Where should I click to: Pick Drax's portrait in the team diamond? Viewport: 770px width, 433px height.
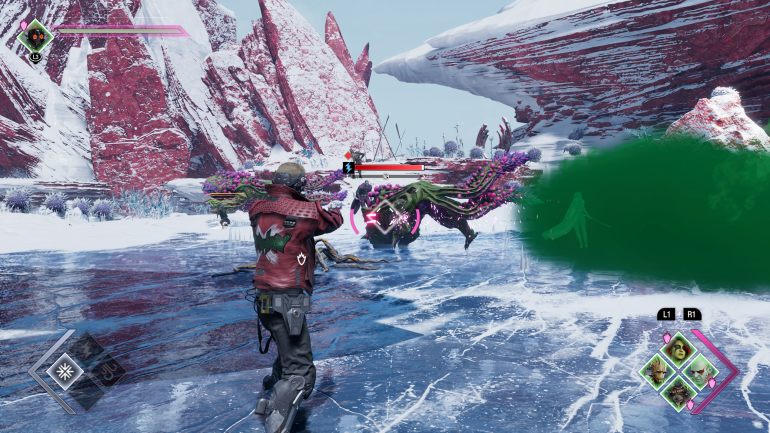700,371
